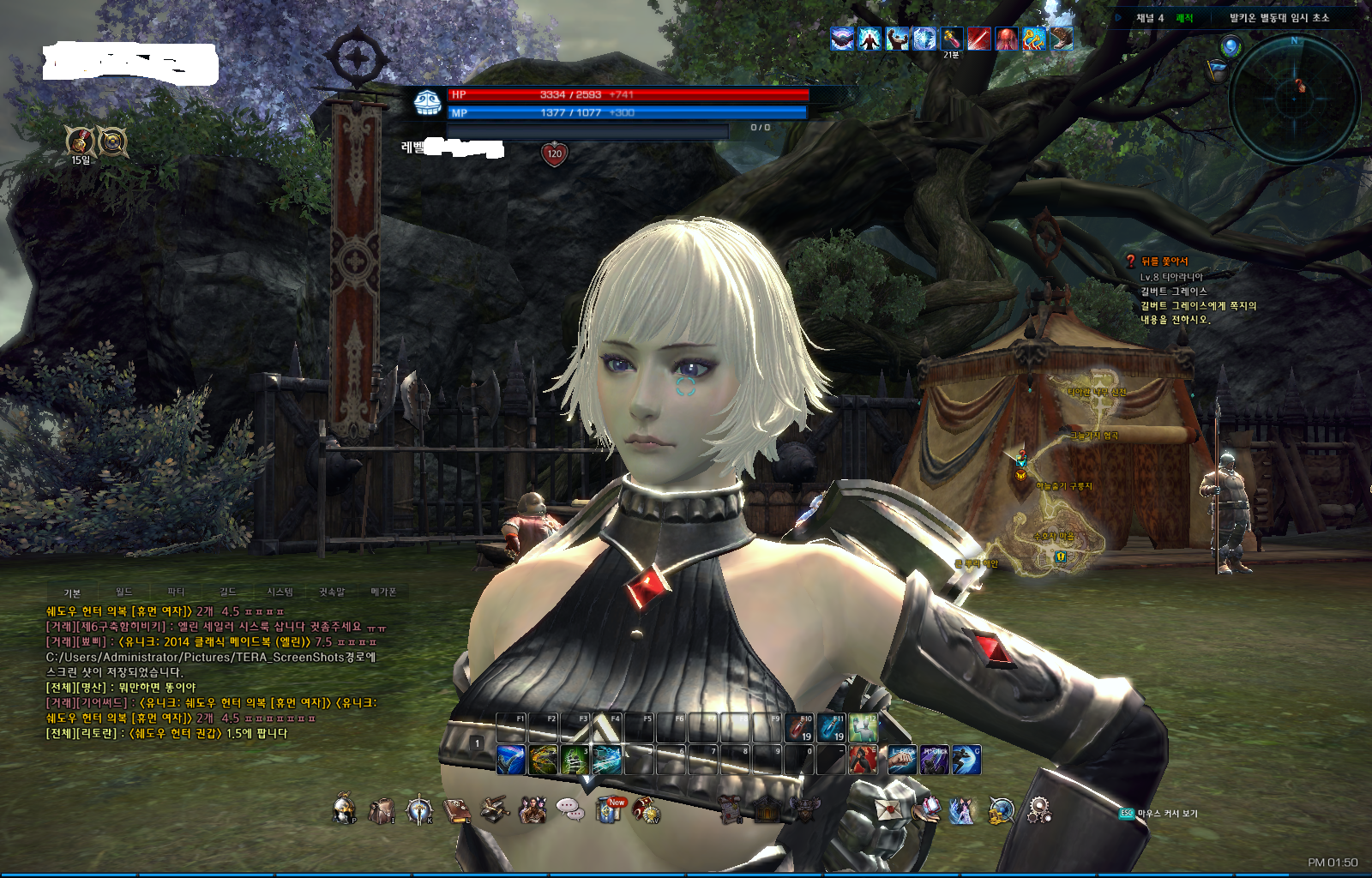Activate the kick skill in slot 1
The width and height of the screenshot is (1372, 878).
tap(510, 760)
